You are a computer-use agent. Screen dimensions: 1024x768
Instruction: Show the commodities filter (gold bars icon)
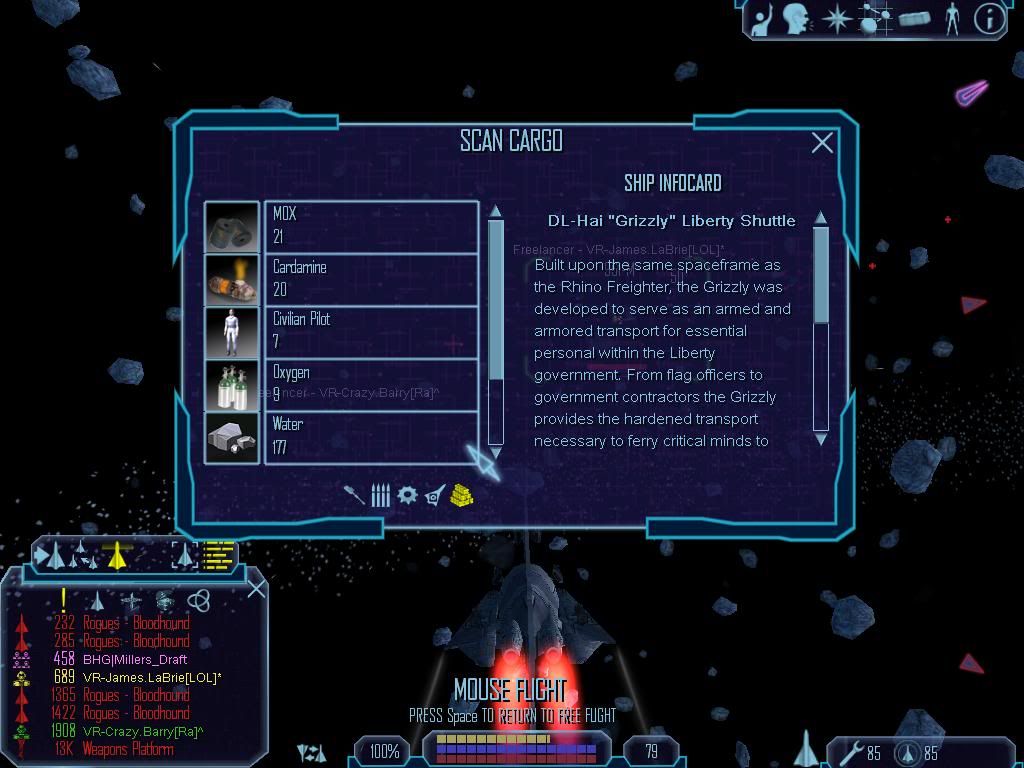click(461, 495)
